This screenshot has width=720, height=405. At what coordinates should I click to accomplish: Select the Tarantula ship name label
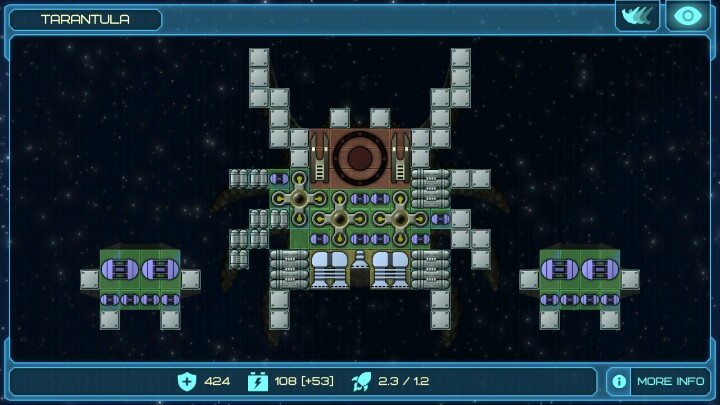[x=85, y=19]
